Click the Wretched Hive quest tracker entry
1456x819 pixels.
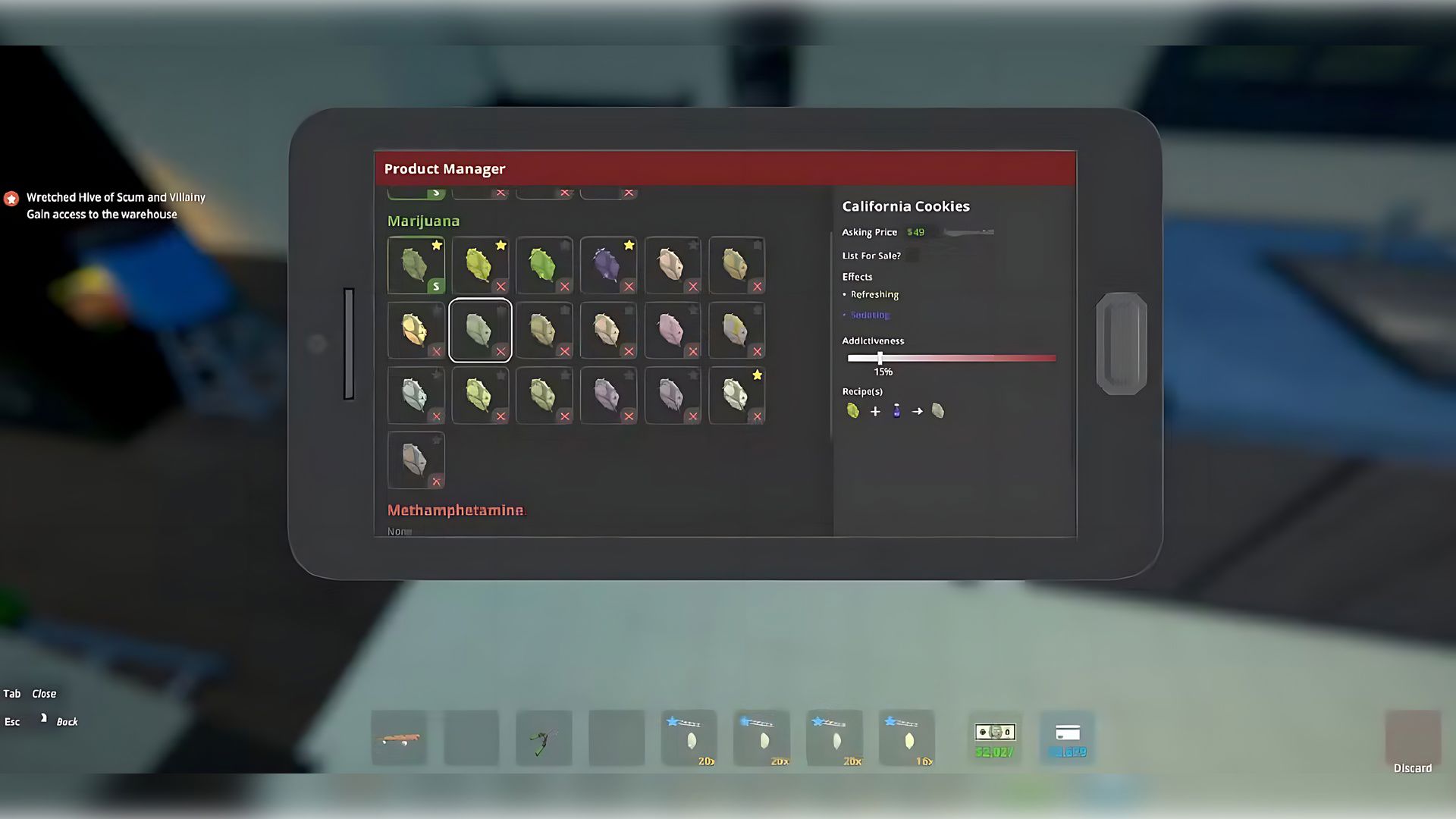pos(115,206)
